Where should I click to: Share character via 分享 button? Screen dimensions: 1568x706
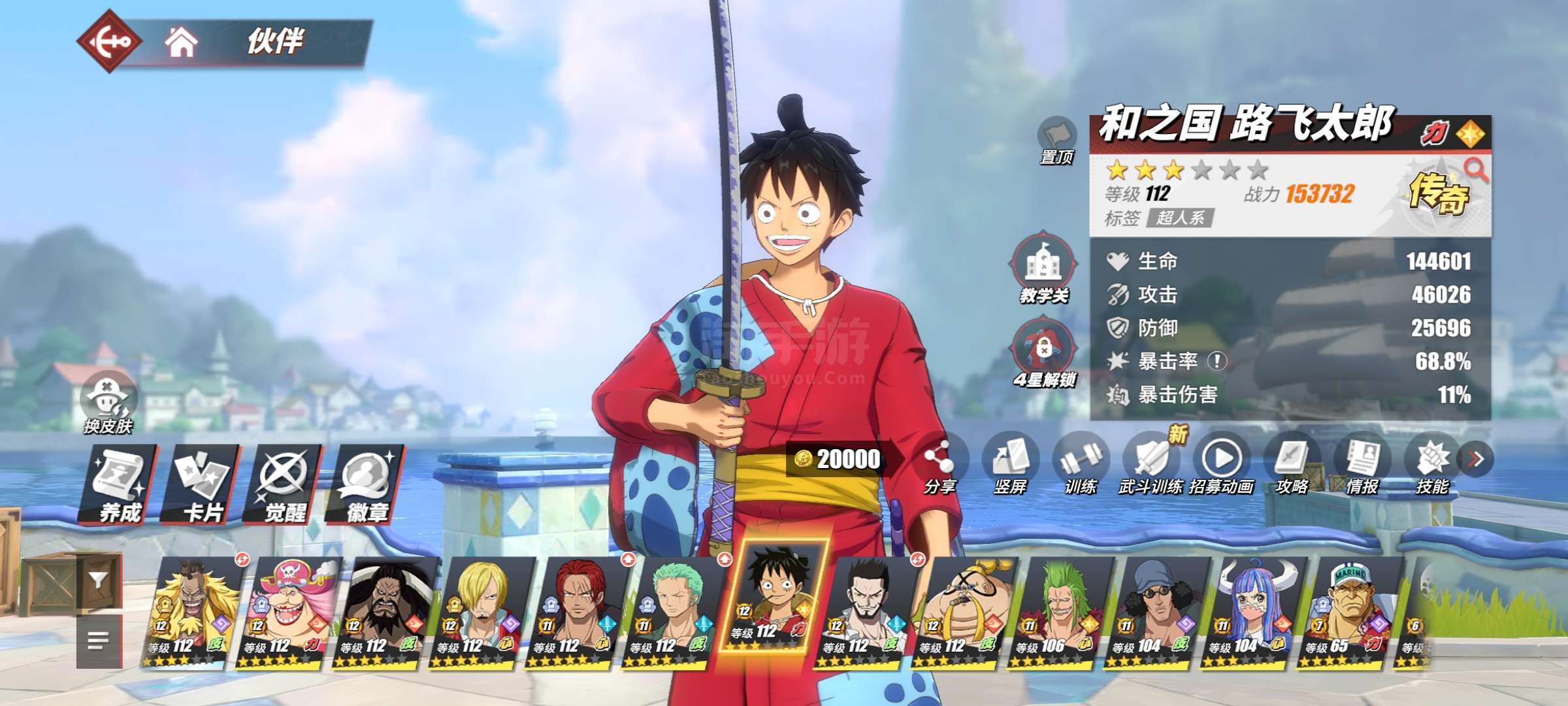coord(939,464)
